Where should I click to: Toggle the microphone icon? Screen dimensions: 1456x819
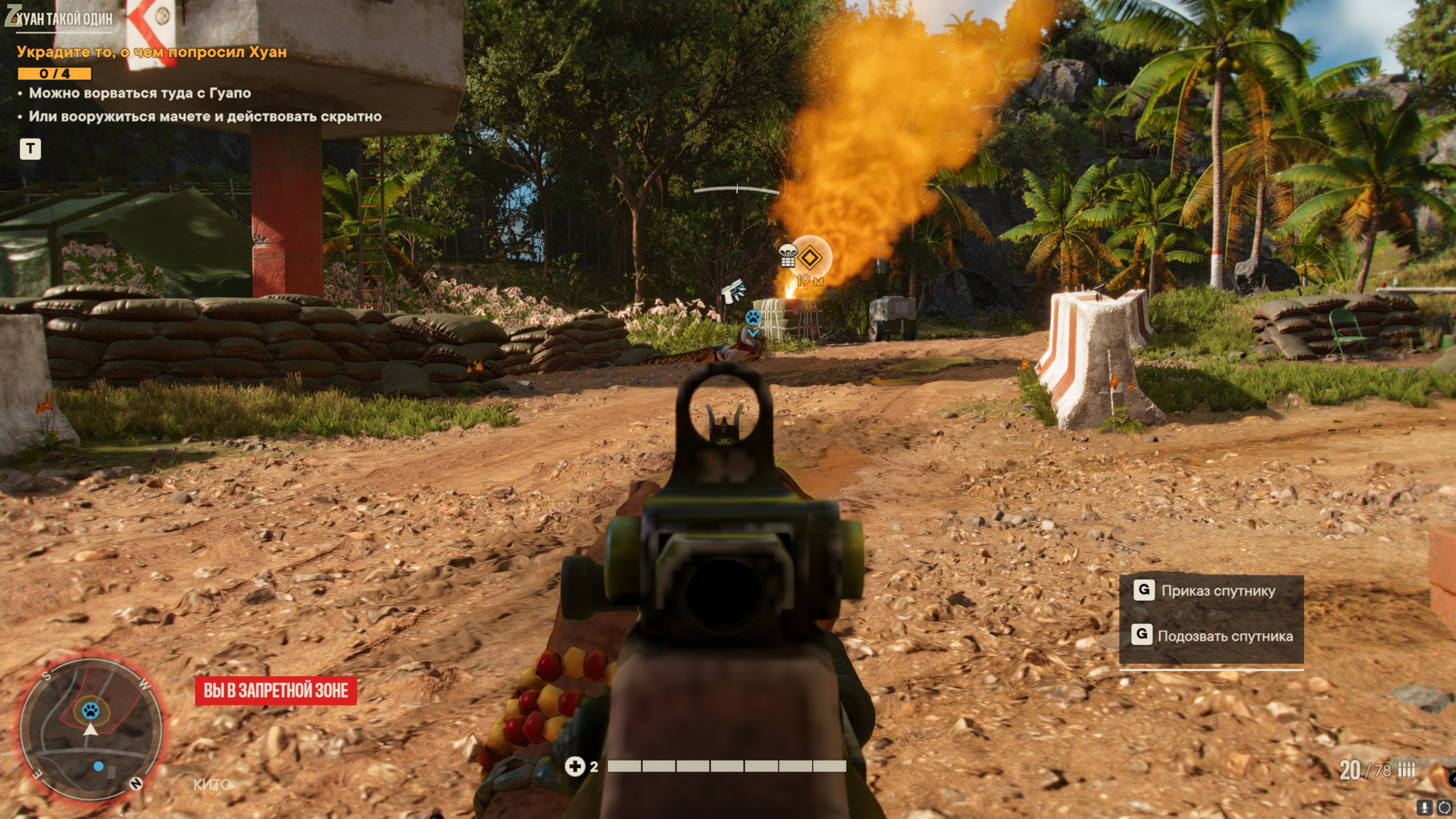coord(1425,808)
